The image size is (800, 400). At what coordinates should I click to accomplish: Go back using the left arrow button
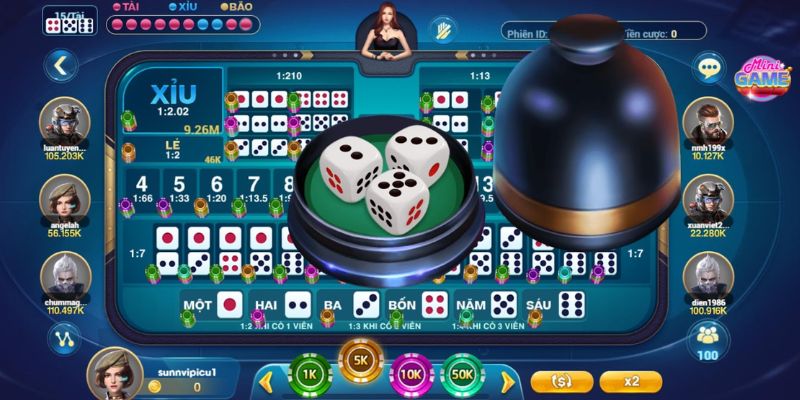[61, 67]
